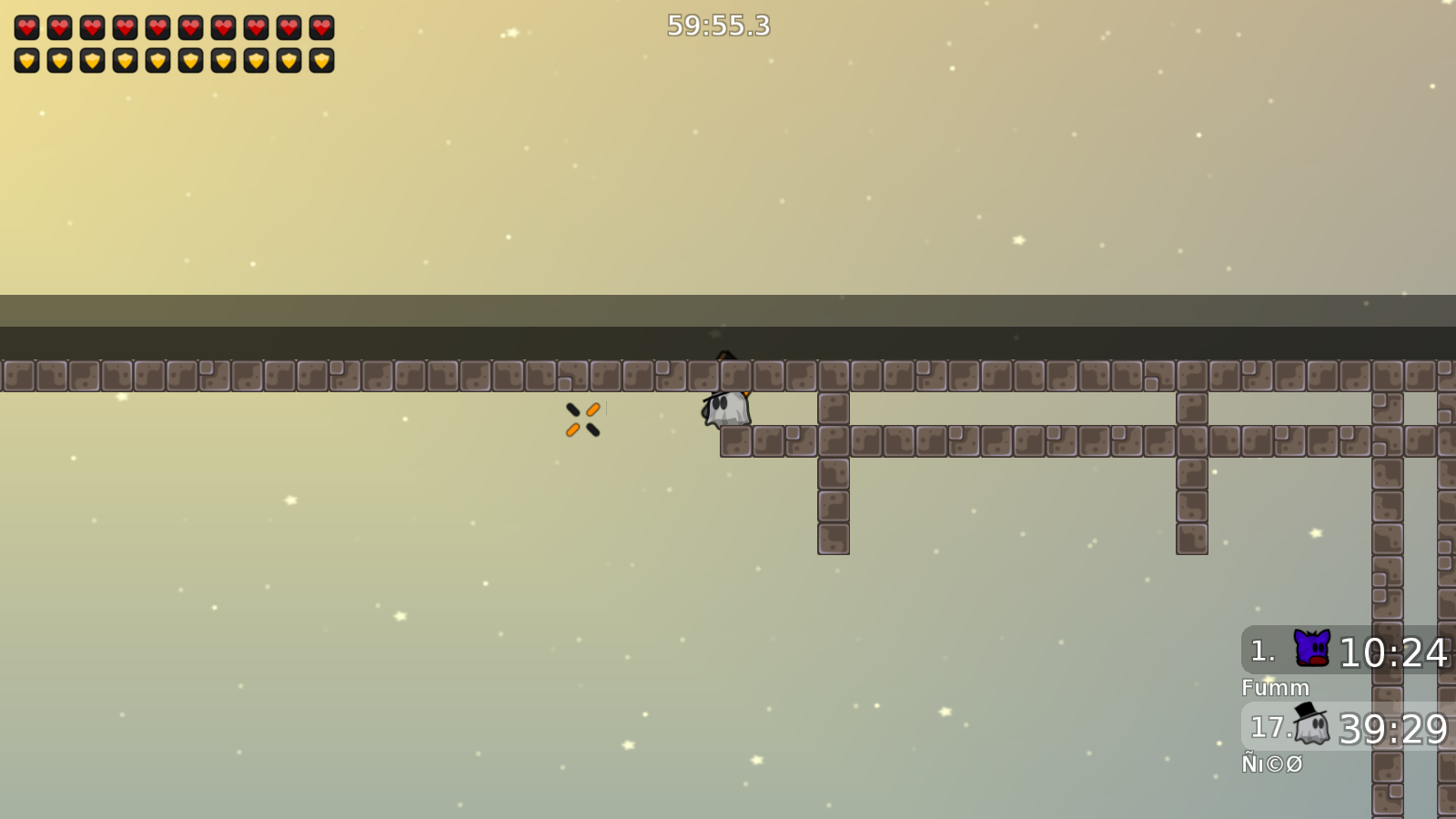This screenshot has width=1456, height=819.
Task: Click the final shield icon in the armor row
Action: [320, 60]
